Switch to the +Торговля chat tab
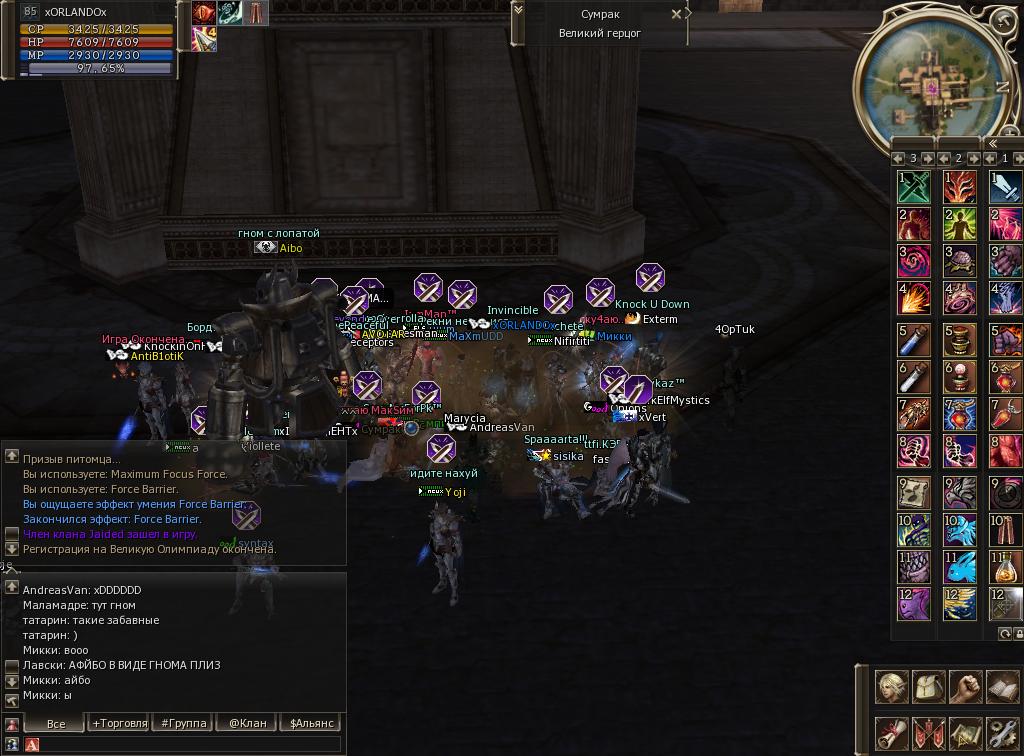This screenshot has height=756, width=1024. coord(119,723)
